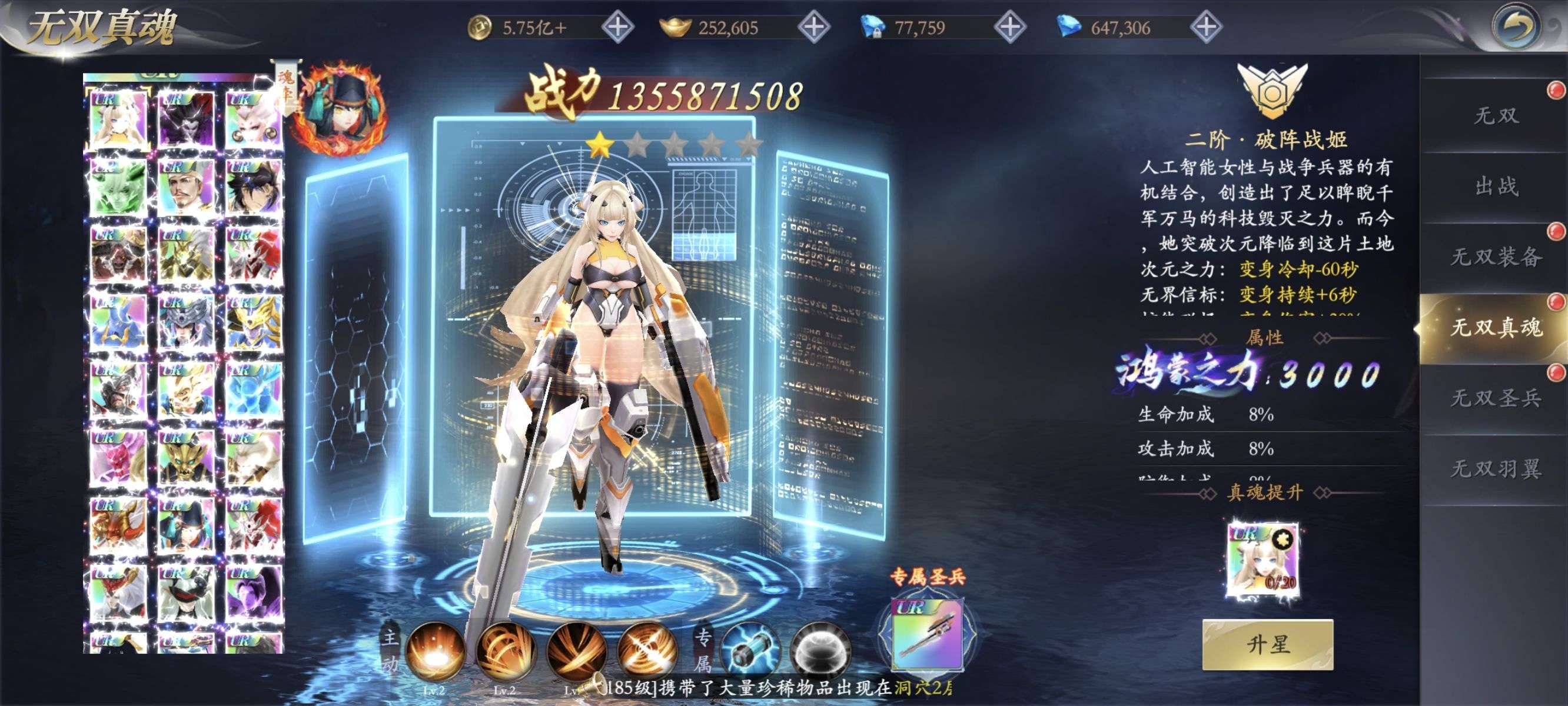This screenshot has width=1568, height=706.
Task: Select the 无双装备 tab
Action: (1496, 257)
